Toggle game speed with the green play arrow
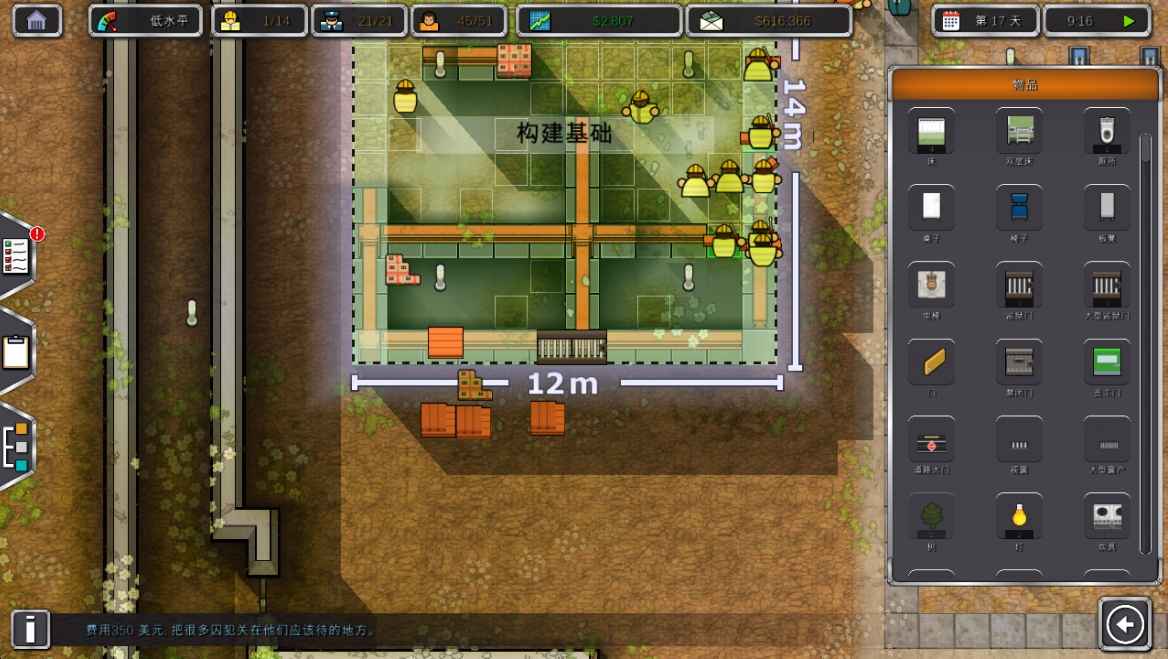1168x659 pixels. point(1129,21)
